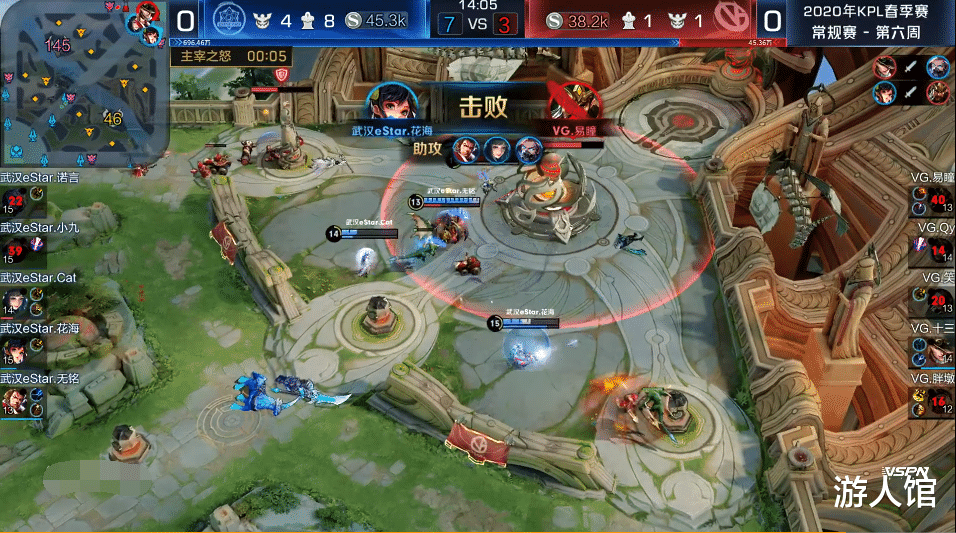Viewport: 956px width, 533px height.
Task: Click the killer portrait in the 击败 banner
Action: click(389, 102)
